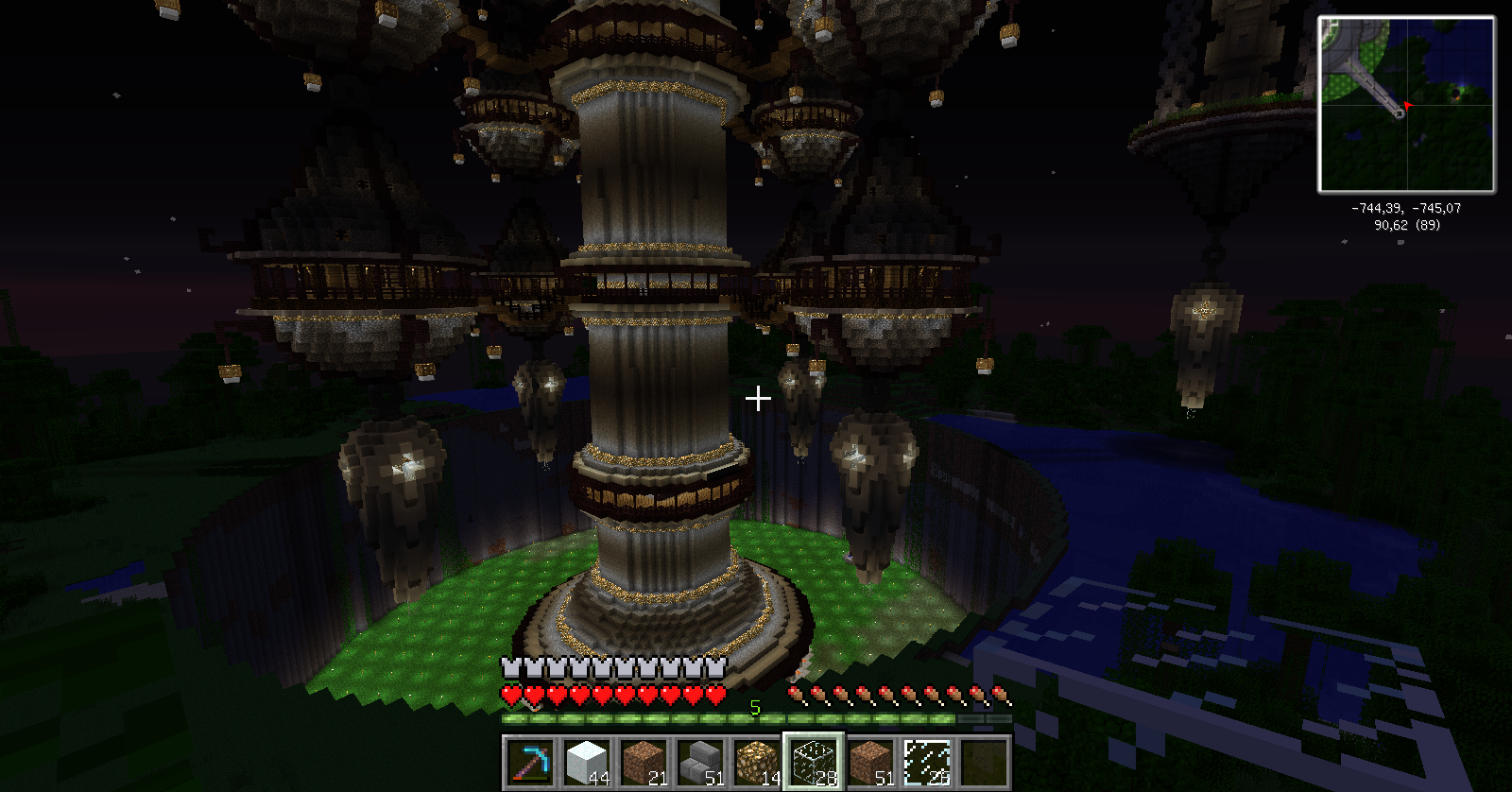The width and height of the screenshot is (1512, 792).
Task: Choose the dirt block stack of 51
Action: pyautogui.click(x=869, y=762)
